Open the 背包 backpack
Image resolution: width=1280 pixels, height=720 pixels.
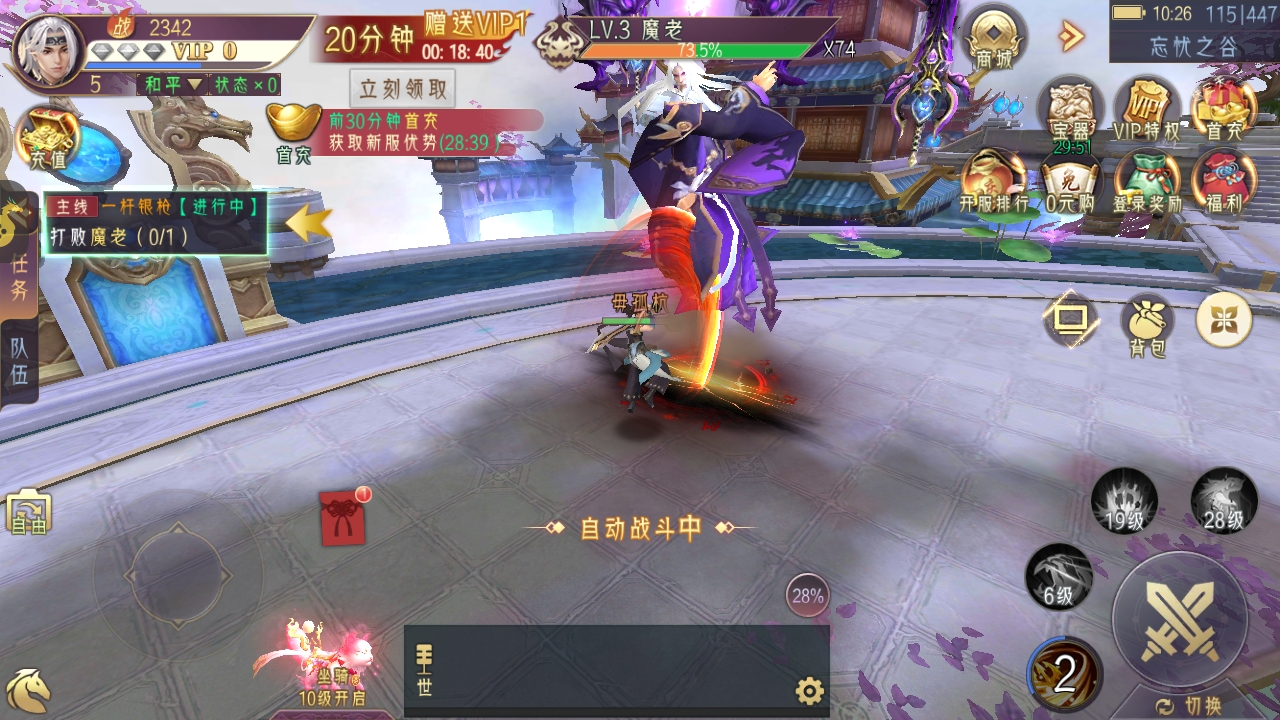point(1145,320)
